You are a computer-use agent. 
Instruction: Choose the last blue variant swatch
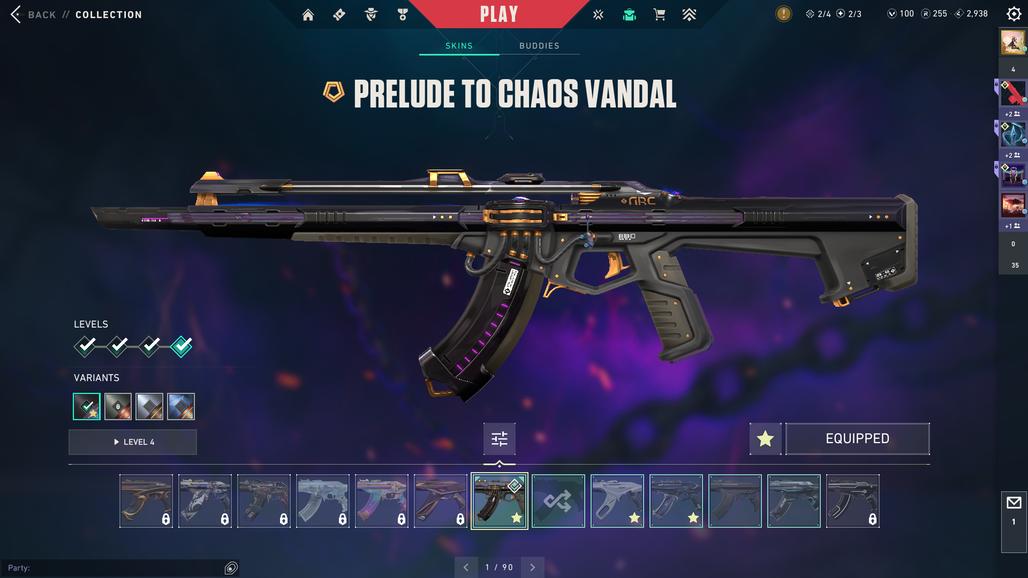pos(181,406)
